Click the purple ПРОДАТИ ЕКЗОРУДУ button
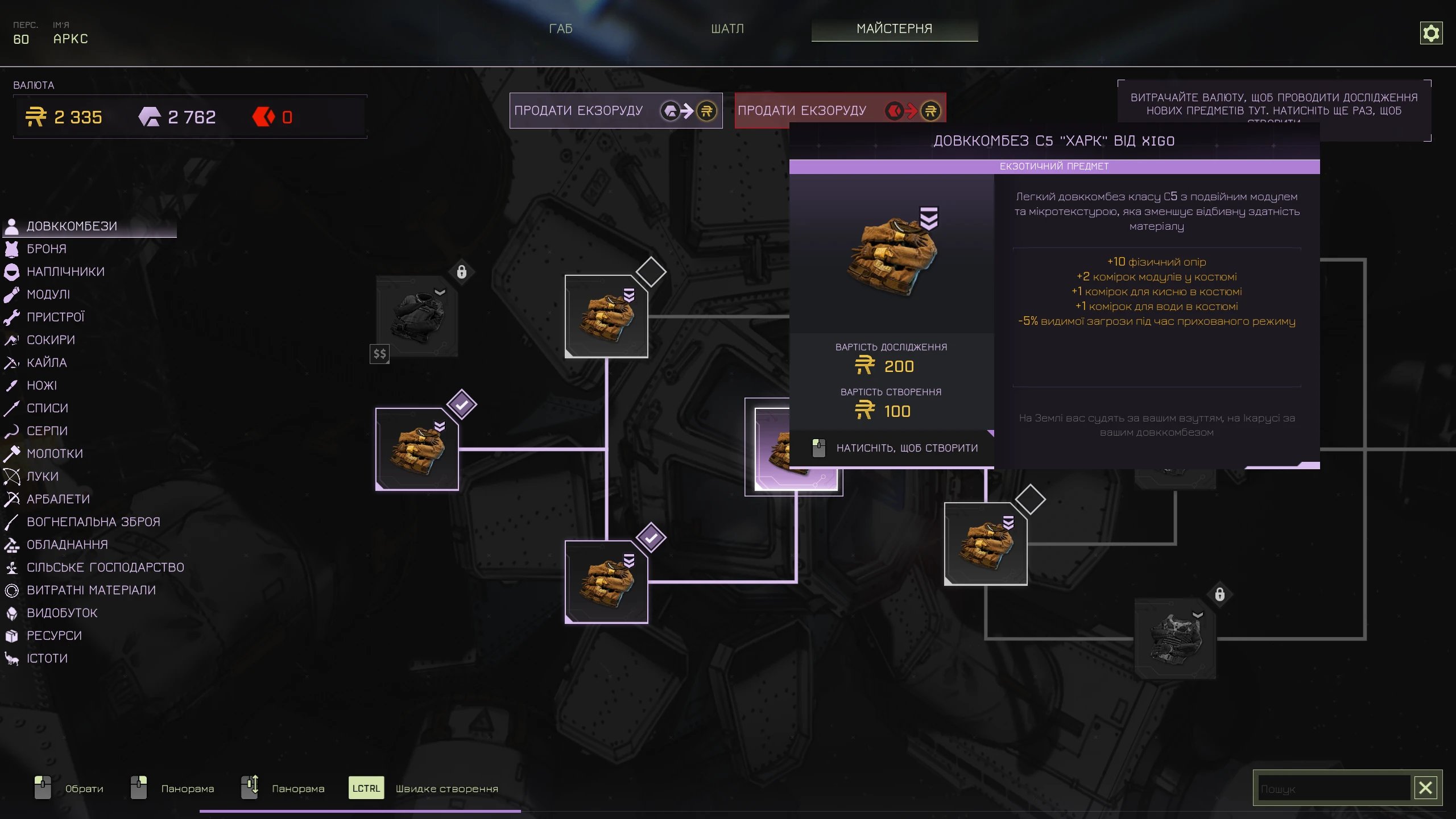 [615, 110]
